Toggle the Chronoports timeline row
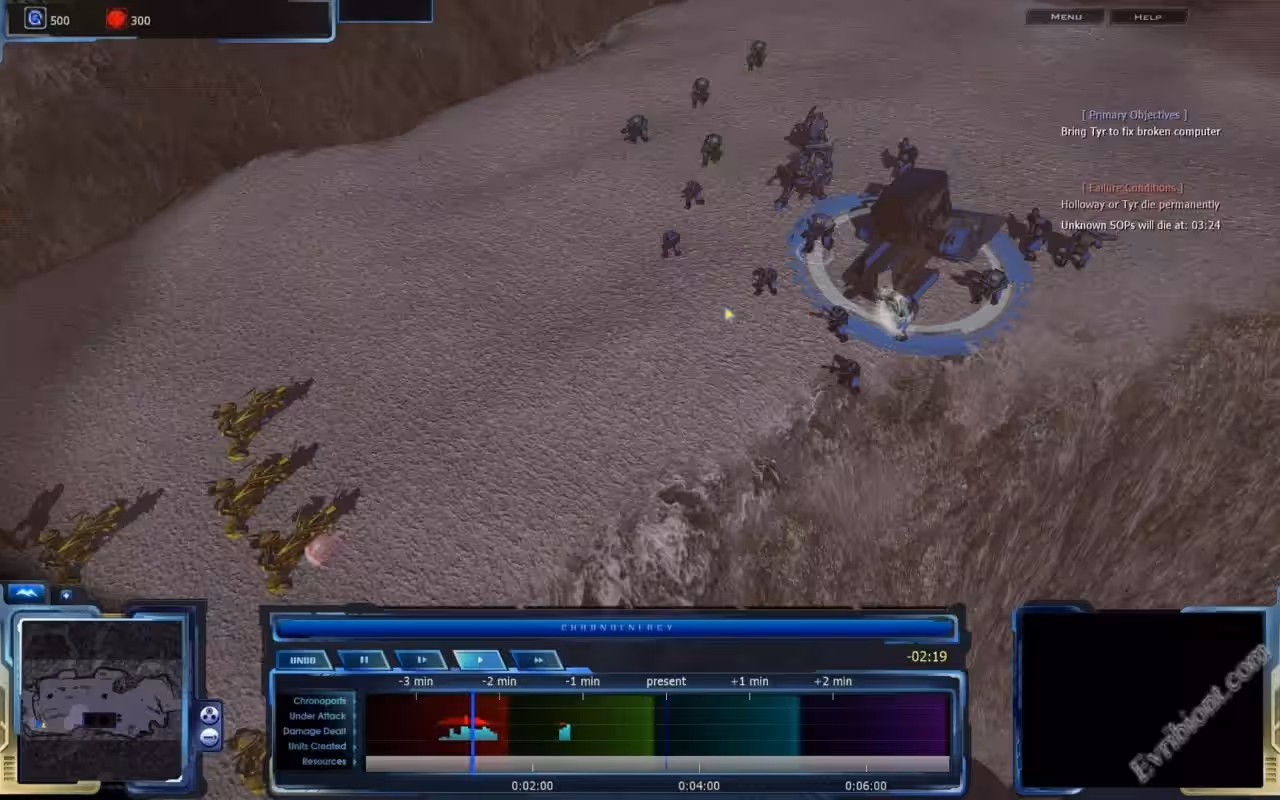 [319, 701]
